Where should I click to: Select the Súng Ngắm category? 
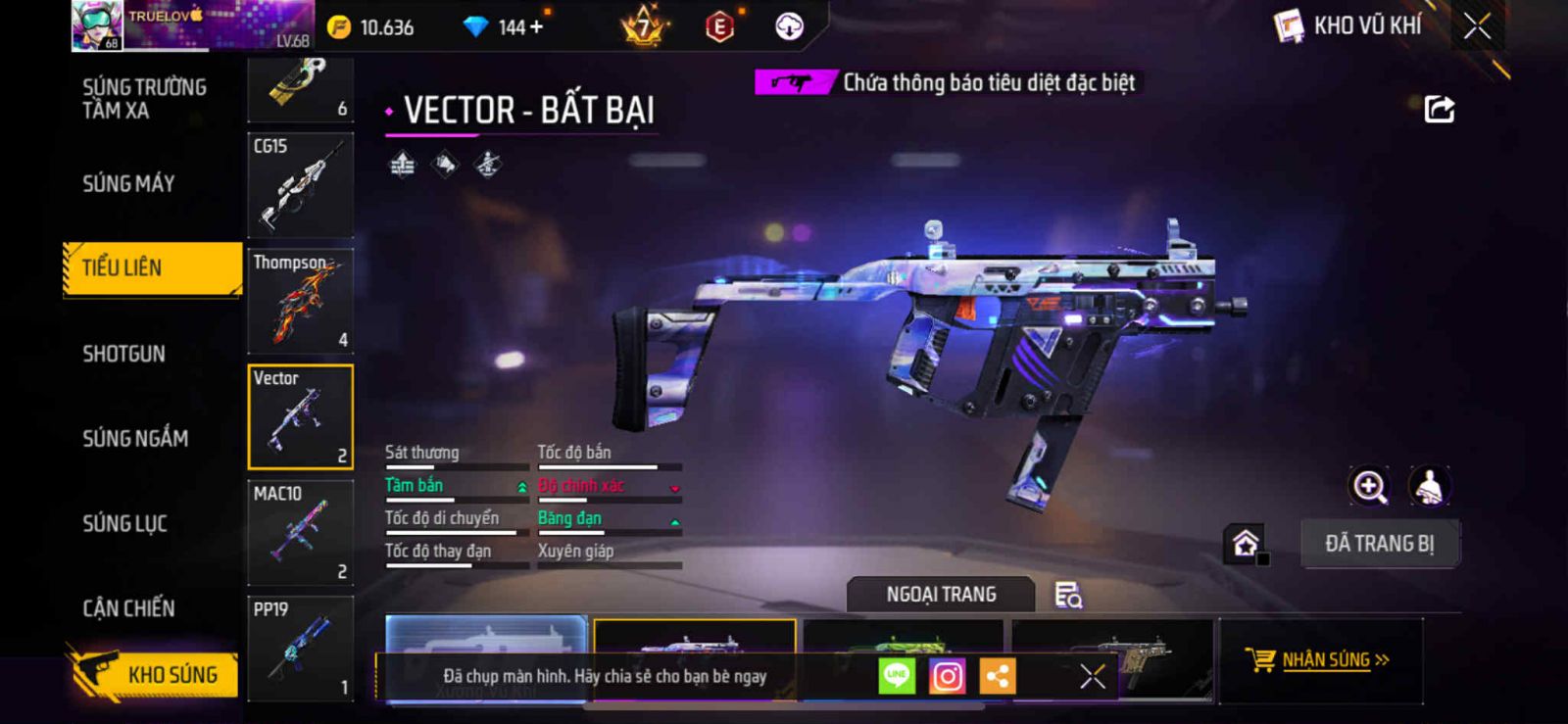(x=135, y=439)
